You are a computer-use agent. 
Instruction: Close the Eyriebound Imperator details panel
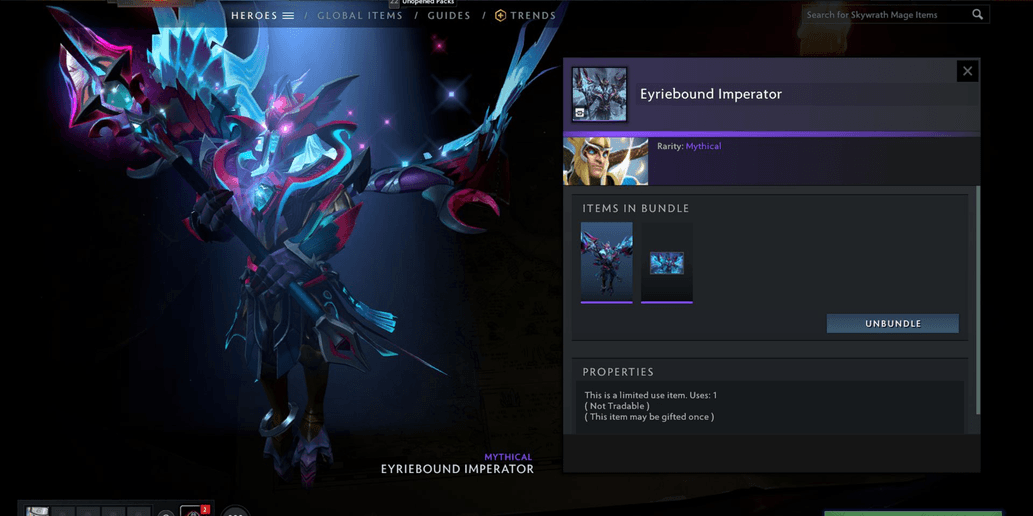pyautogui.click(x=966, y=71)
